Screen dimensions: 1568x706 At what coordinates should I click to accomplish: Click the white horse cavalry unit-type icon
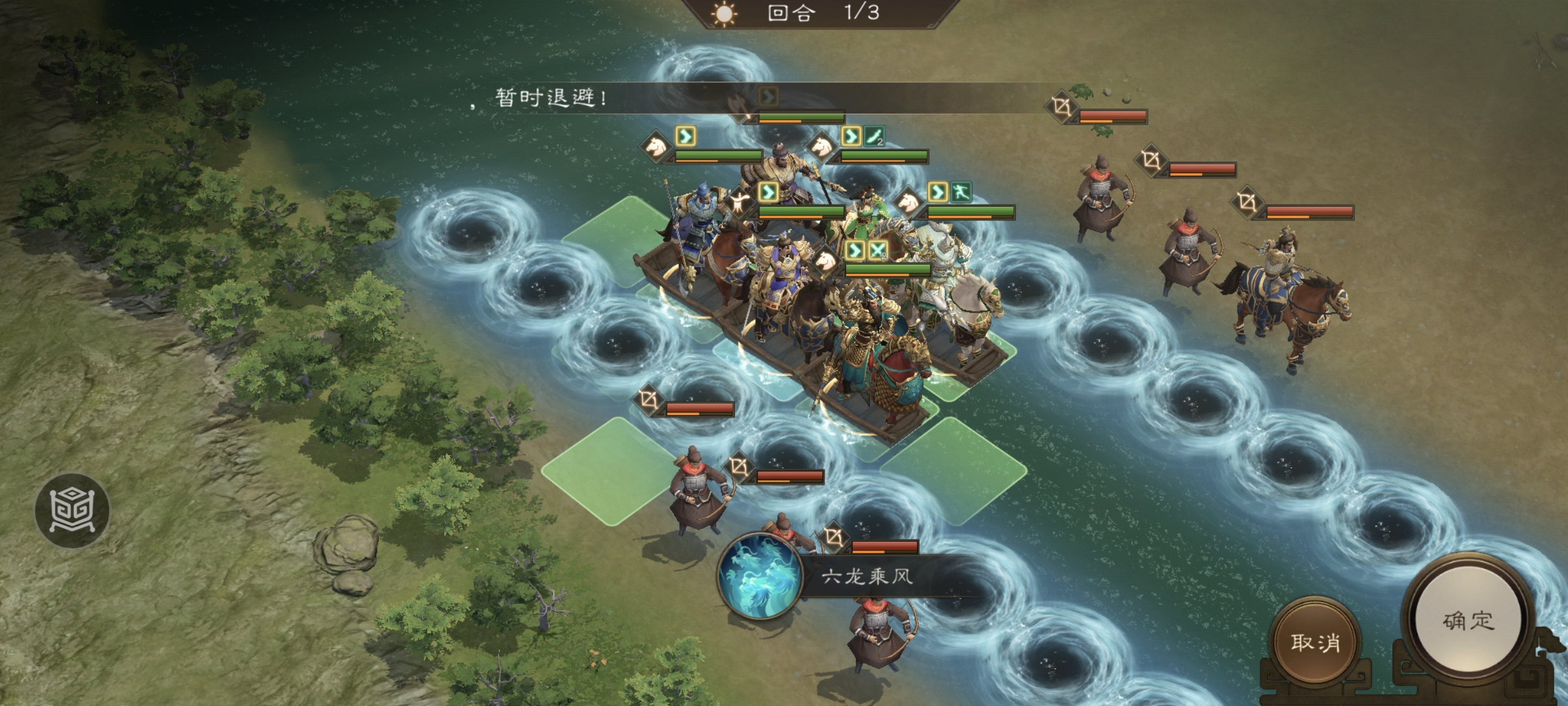[x=821, y=146]
